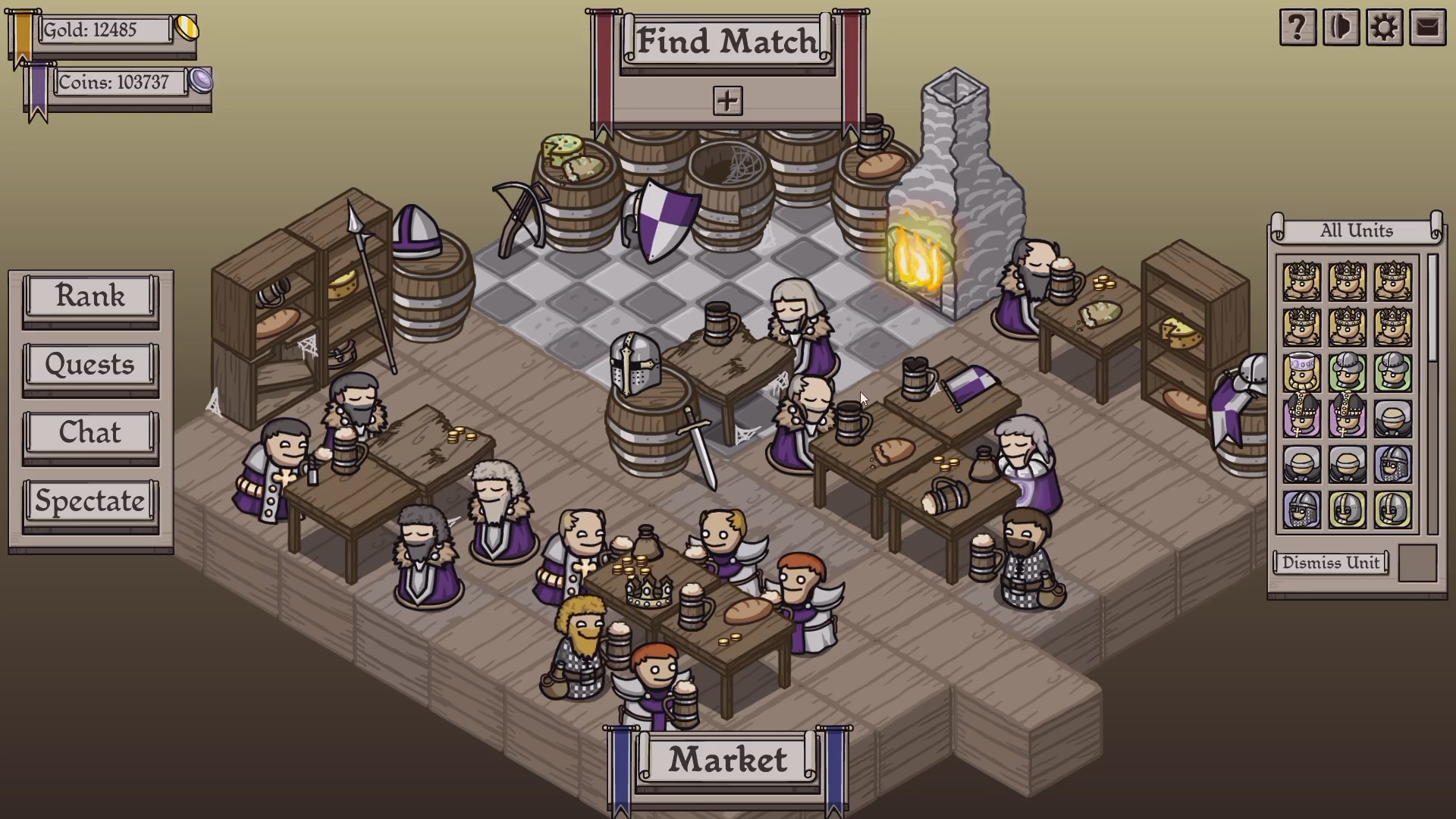
Task: Open the settings gear icon
Action: click(x=1385, y=27)
